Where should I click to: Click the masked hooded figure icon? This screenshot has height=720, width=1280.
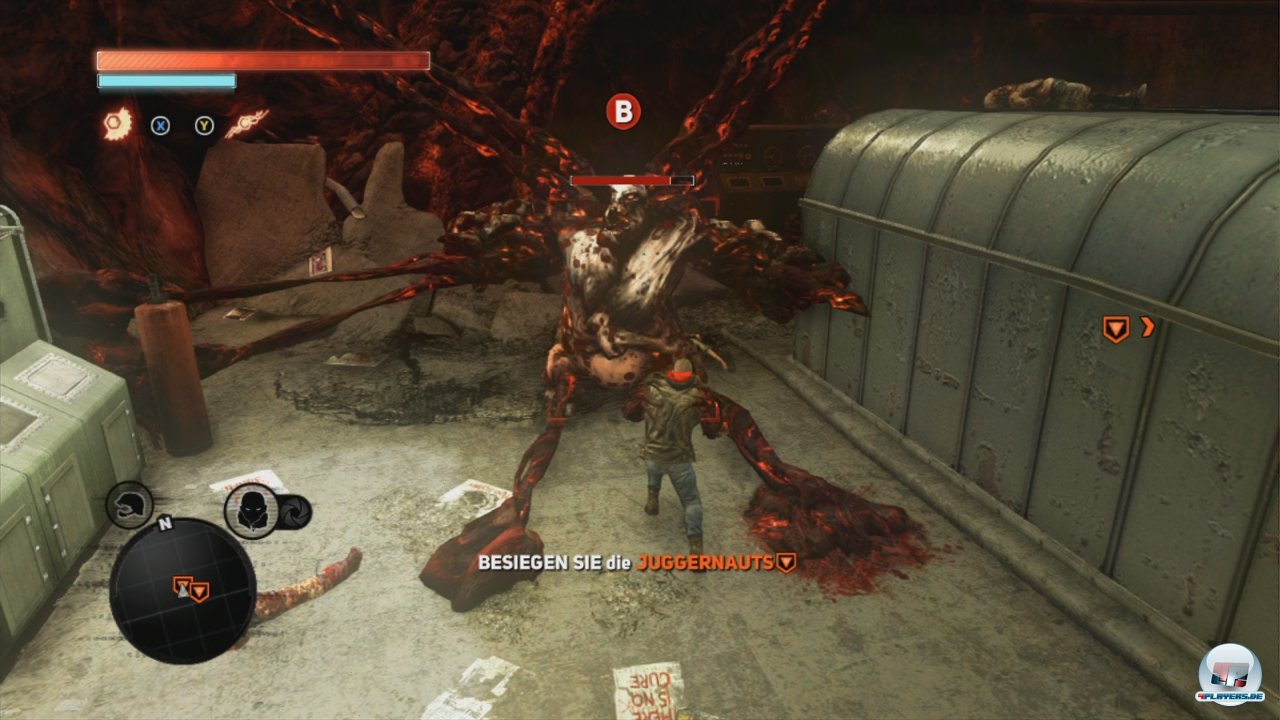[250, 510]
